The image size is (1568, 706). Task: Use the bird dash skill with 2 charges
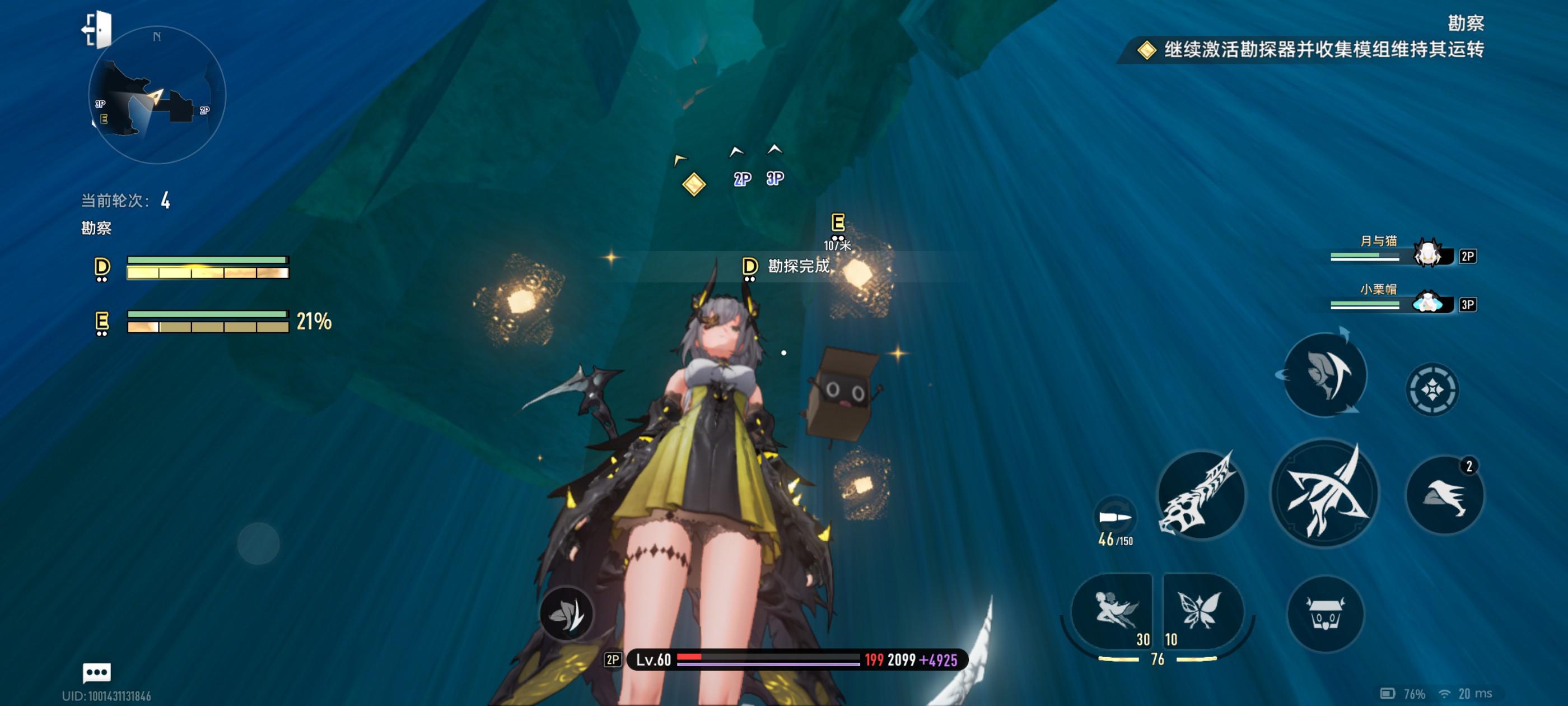pos(1444,495)
